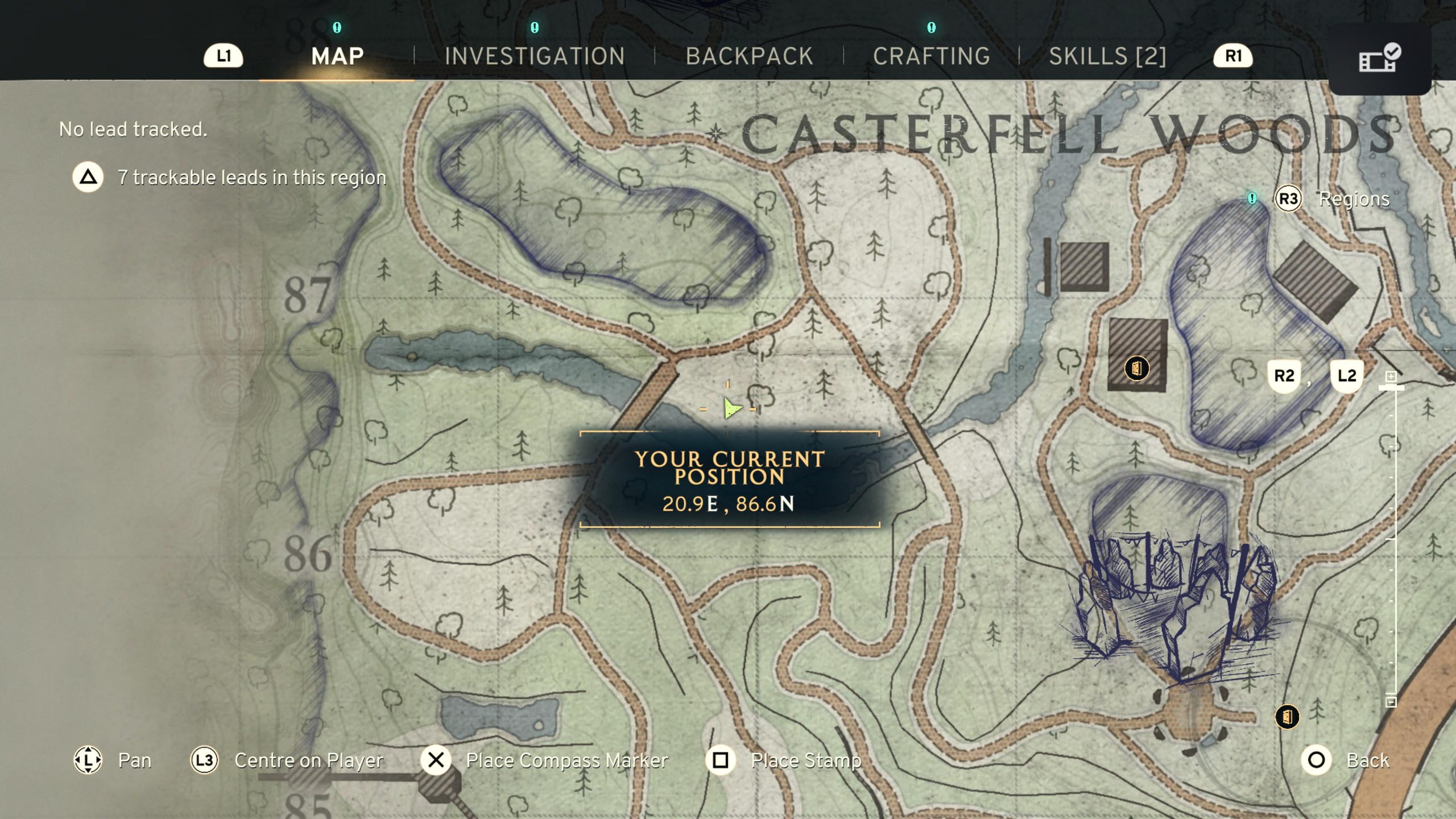Open the Backpack tab
1456x819 pixels.
[749, 56]
